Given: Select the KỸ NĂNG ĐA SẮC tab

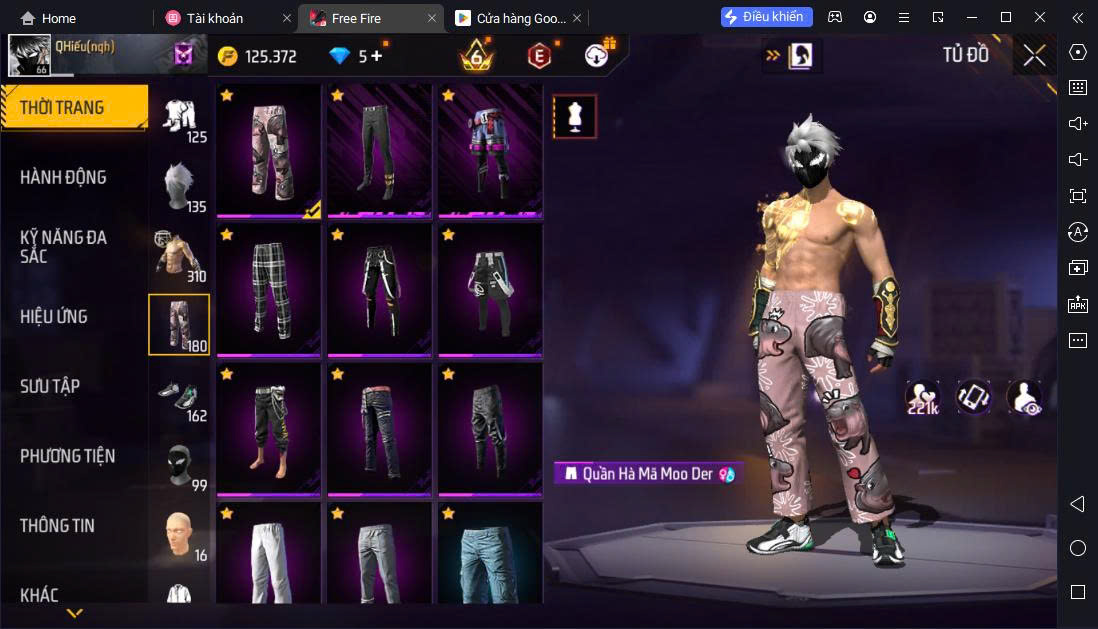Looking at the screenshot, I should pos(64,247).
